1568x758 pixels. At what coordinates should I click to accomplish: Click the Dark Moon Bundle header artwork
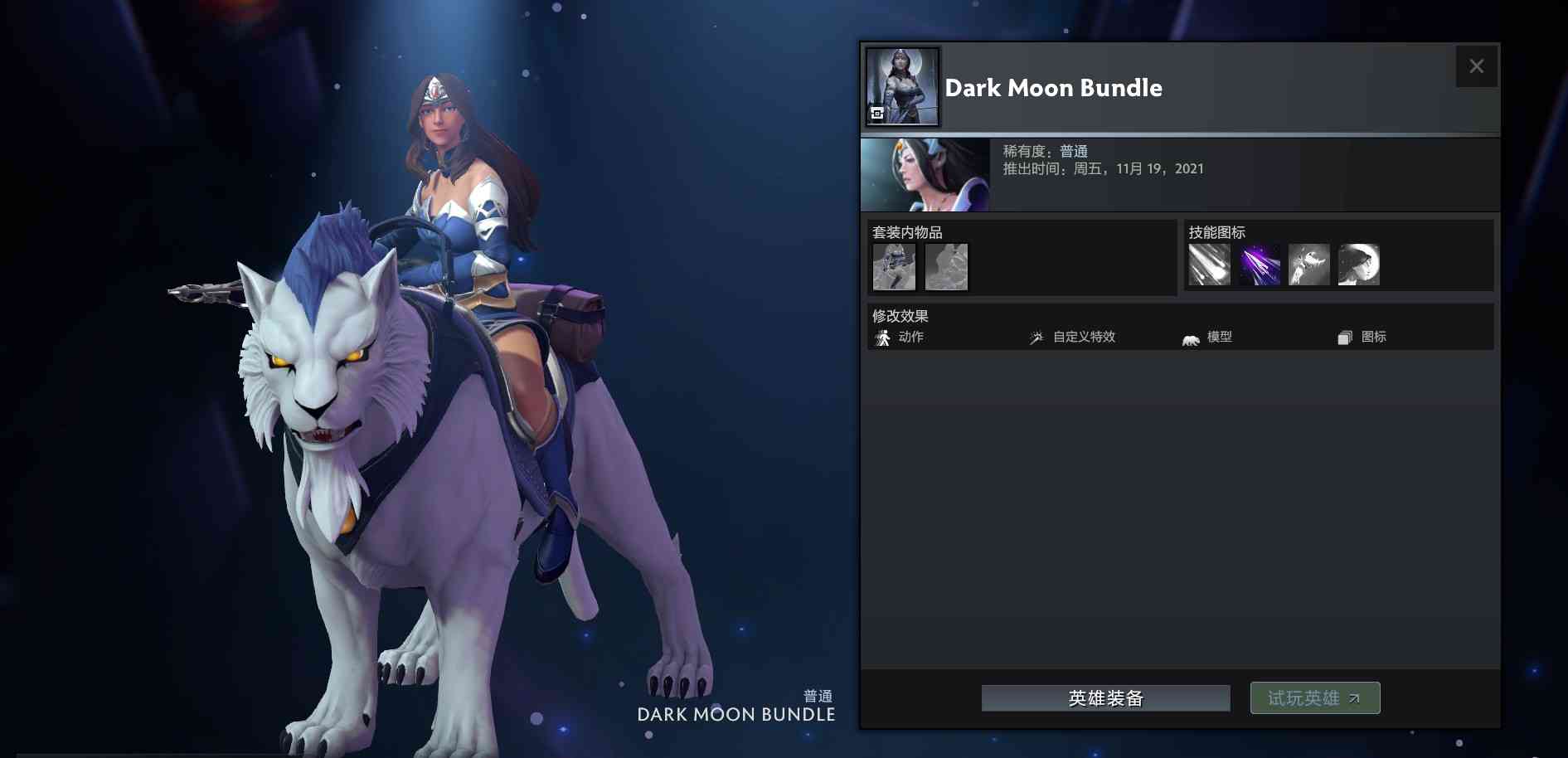[x=901, y=85]
